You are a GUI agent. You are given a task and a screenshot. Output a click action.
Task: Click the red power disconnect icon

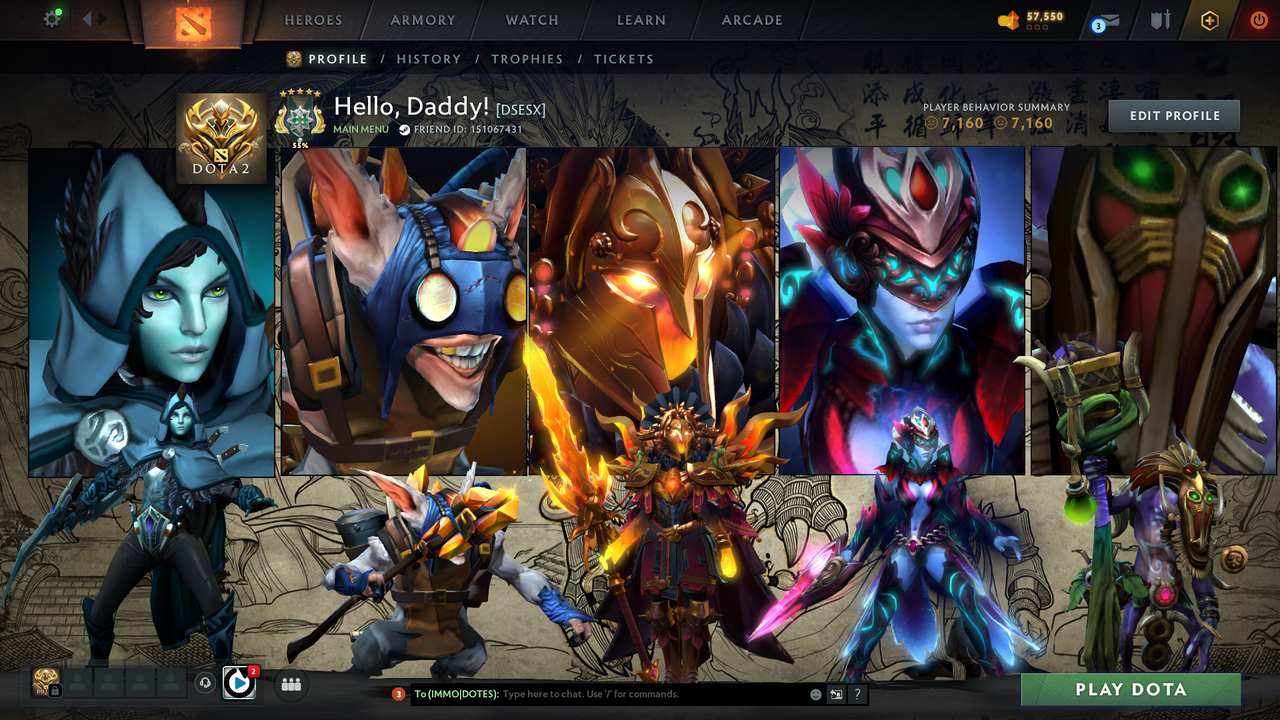point(1259,21)
